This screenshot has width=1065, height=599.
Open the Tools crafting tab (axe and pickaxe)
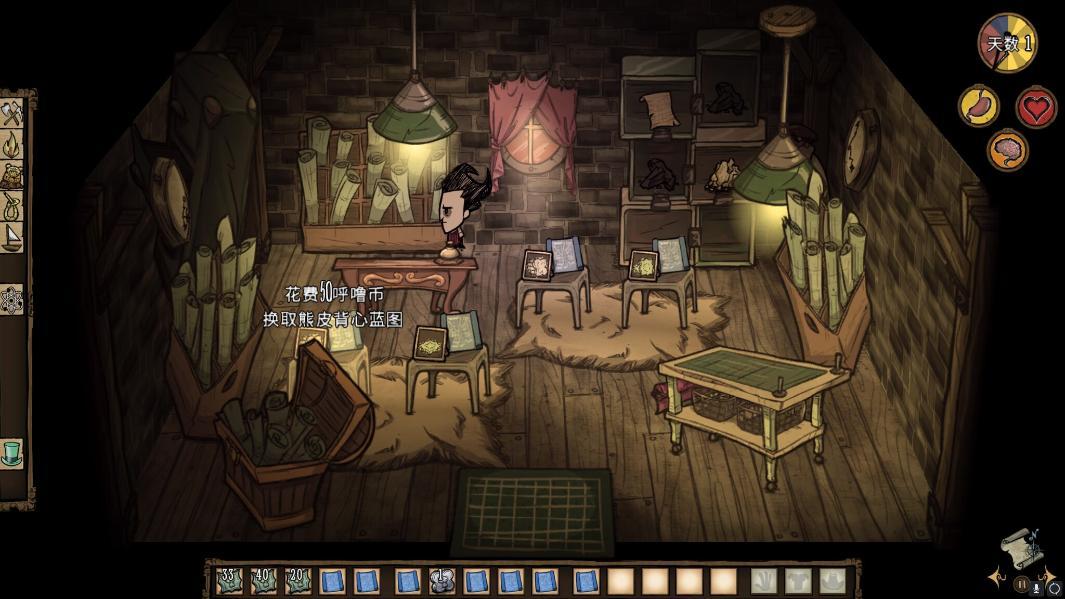point(12,114)
